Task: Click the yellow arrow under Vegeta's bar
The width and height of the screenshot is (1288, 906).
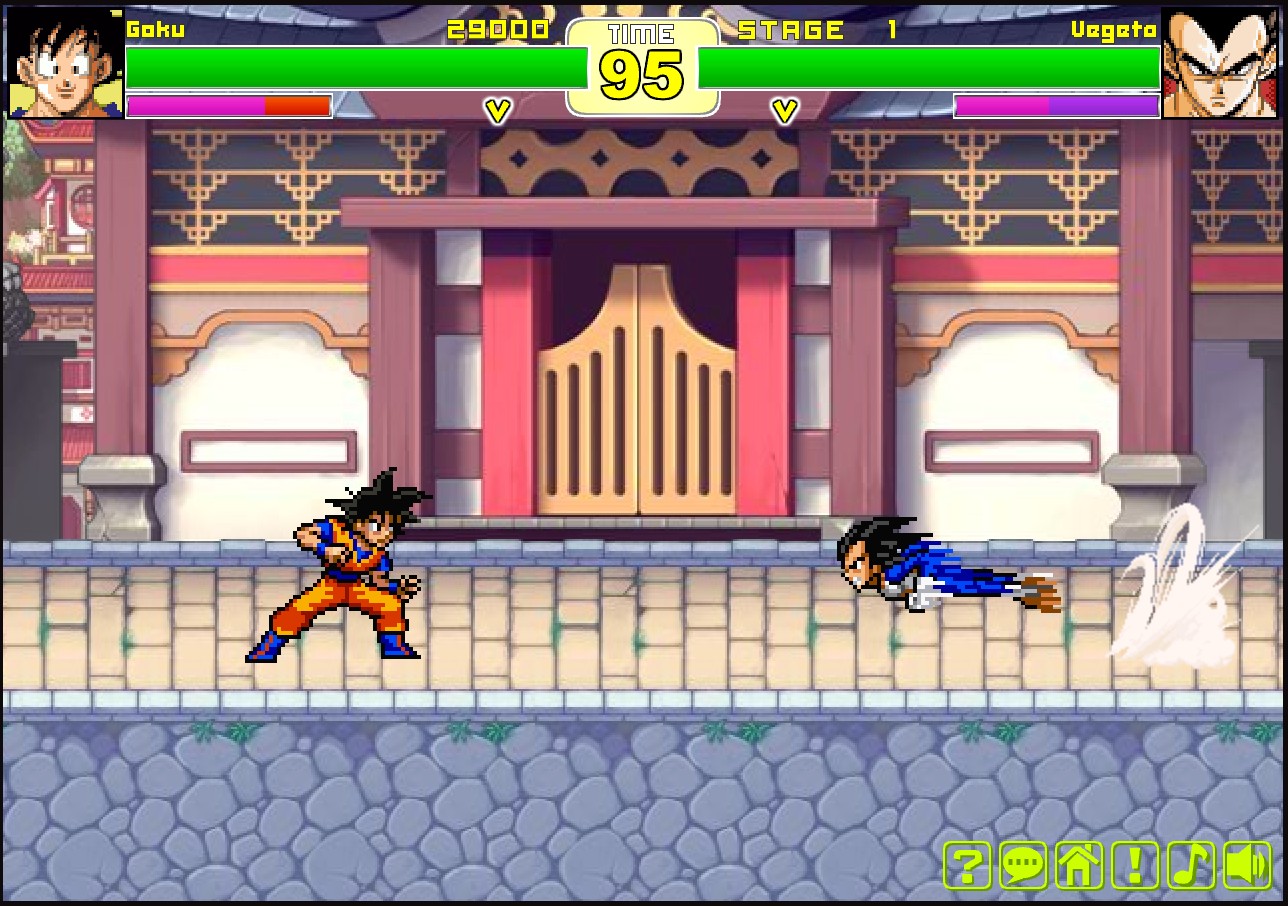Action: click(x=786, y=109)
